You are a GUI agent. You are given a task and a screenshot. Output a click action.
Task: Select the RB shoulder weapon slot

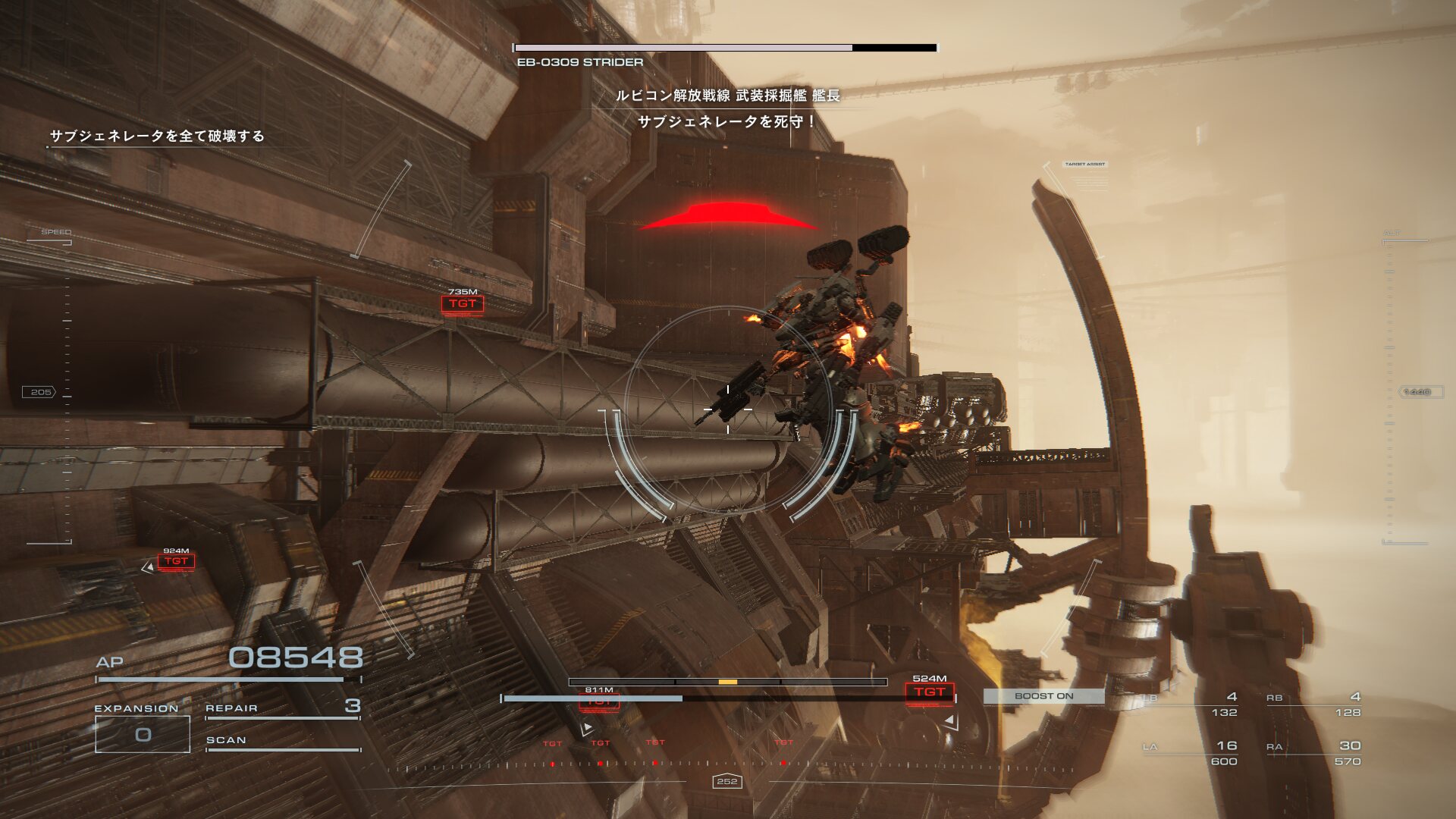1313,704
